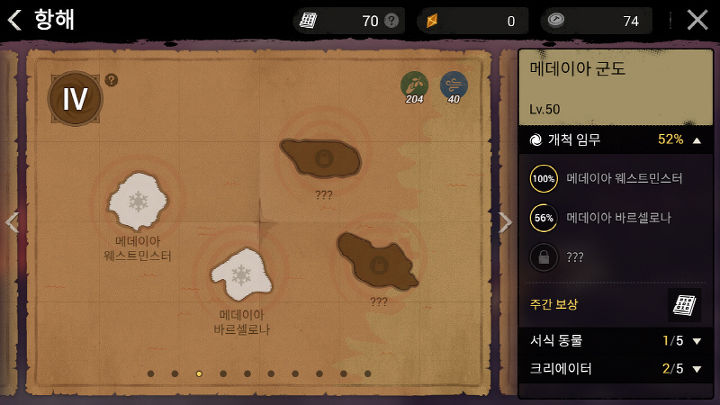
Task: Show the previous sea chart page
Action: pyautogui.click(x=11, y=223)
